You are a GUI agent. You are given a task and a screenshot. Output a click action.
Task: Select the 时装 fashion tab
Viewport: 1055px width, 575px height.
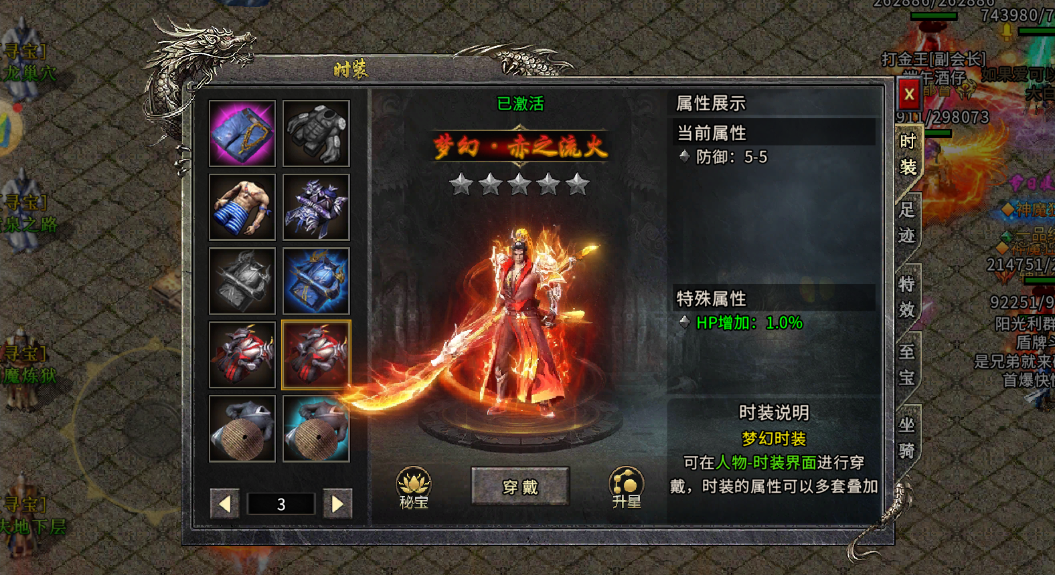908,154
